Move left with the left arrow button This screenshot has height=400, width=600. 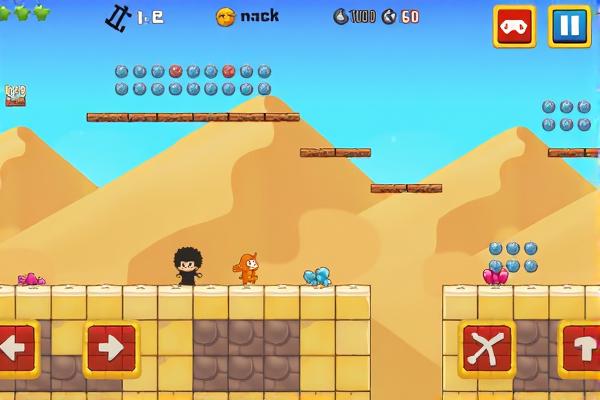tap(15, 349)
